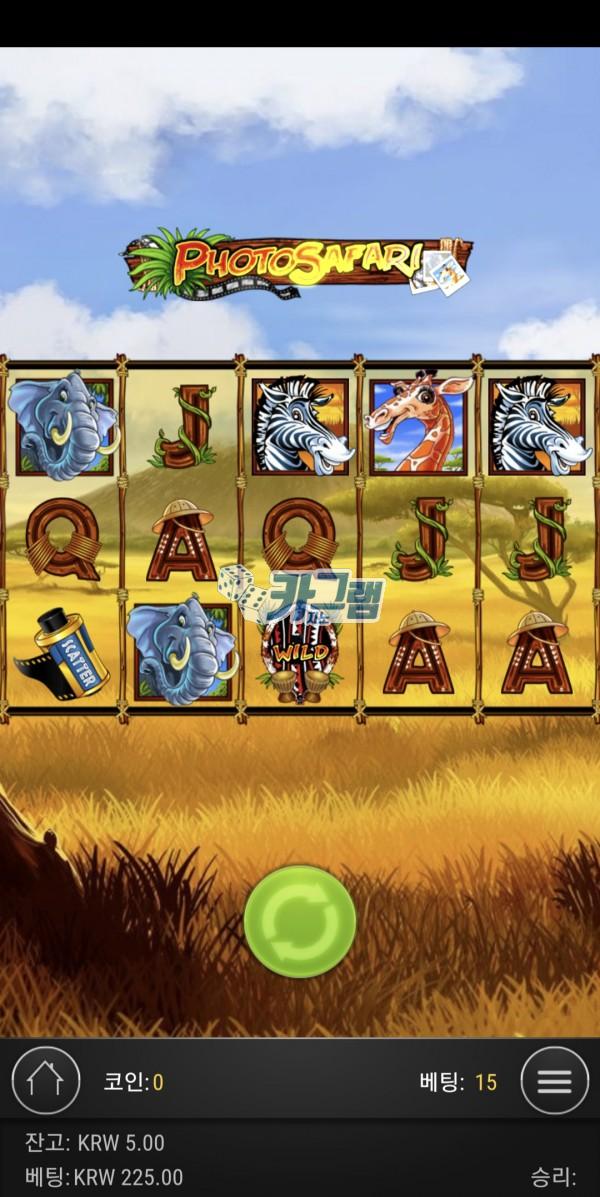The height and width of the screenshot is (1197, 600).
Task: Open the hamburger menu
Action: [x=554, y=1080]
